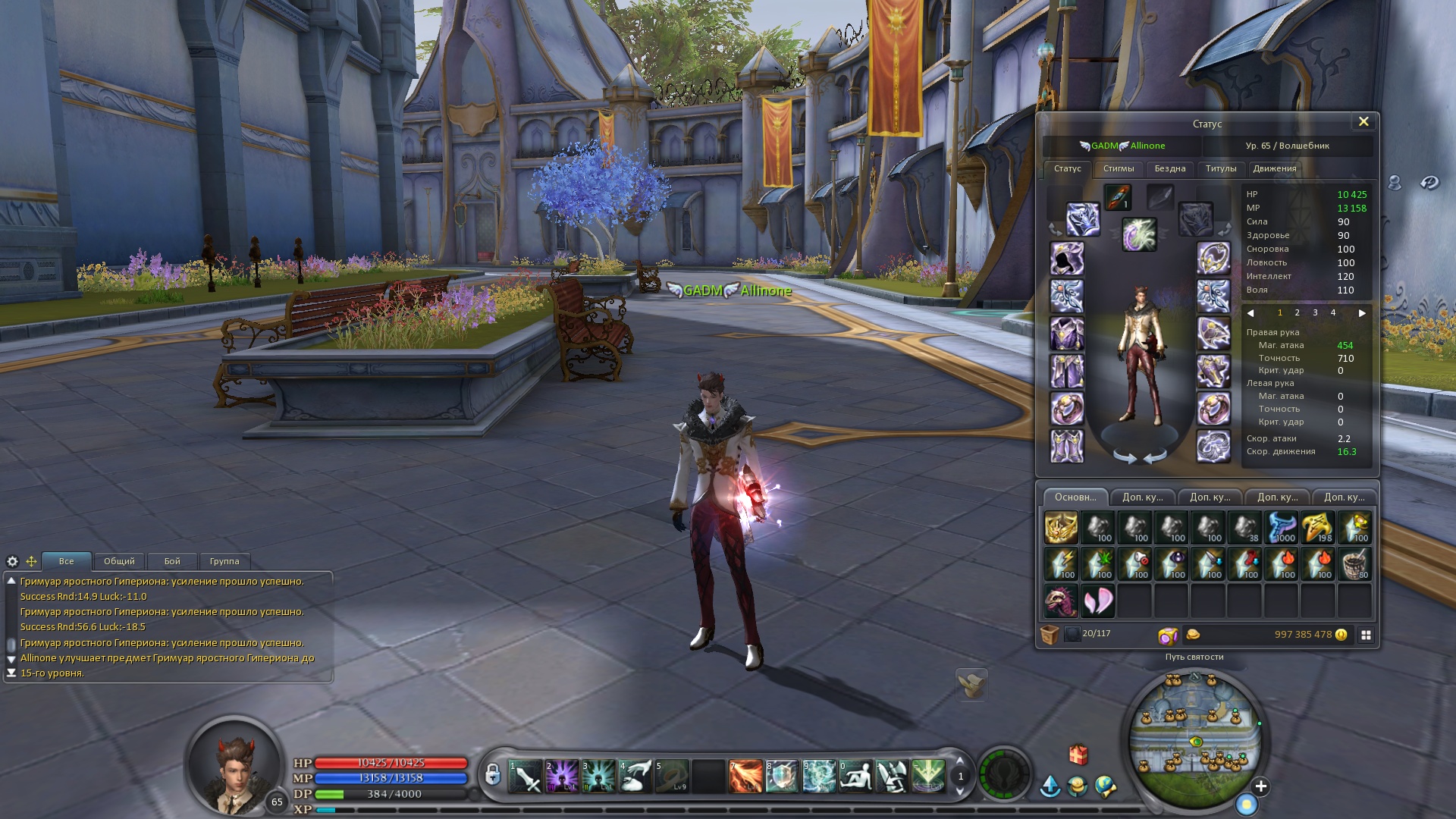The image size is (1456, 819).
Task: Open the inventory trash bin
Action: [1050, 635]
